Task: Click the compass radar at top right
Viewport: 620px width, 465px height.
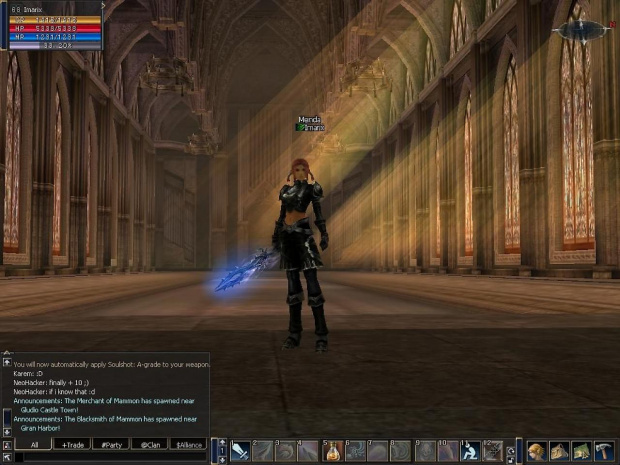Action: click(583, 30)
